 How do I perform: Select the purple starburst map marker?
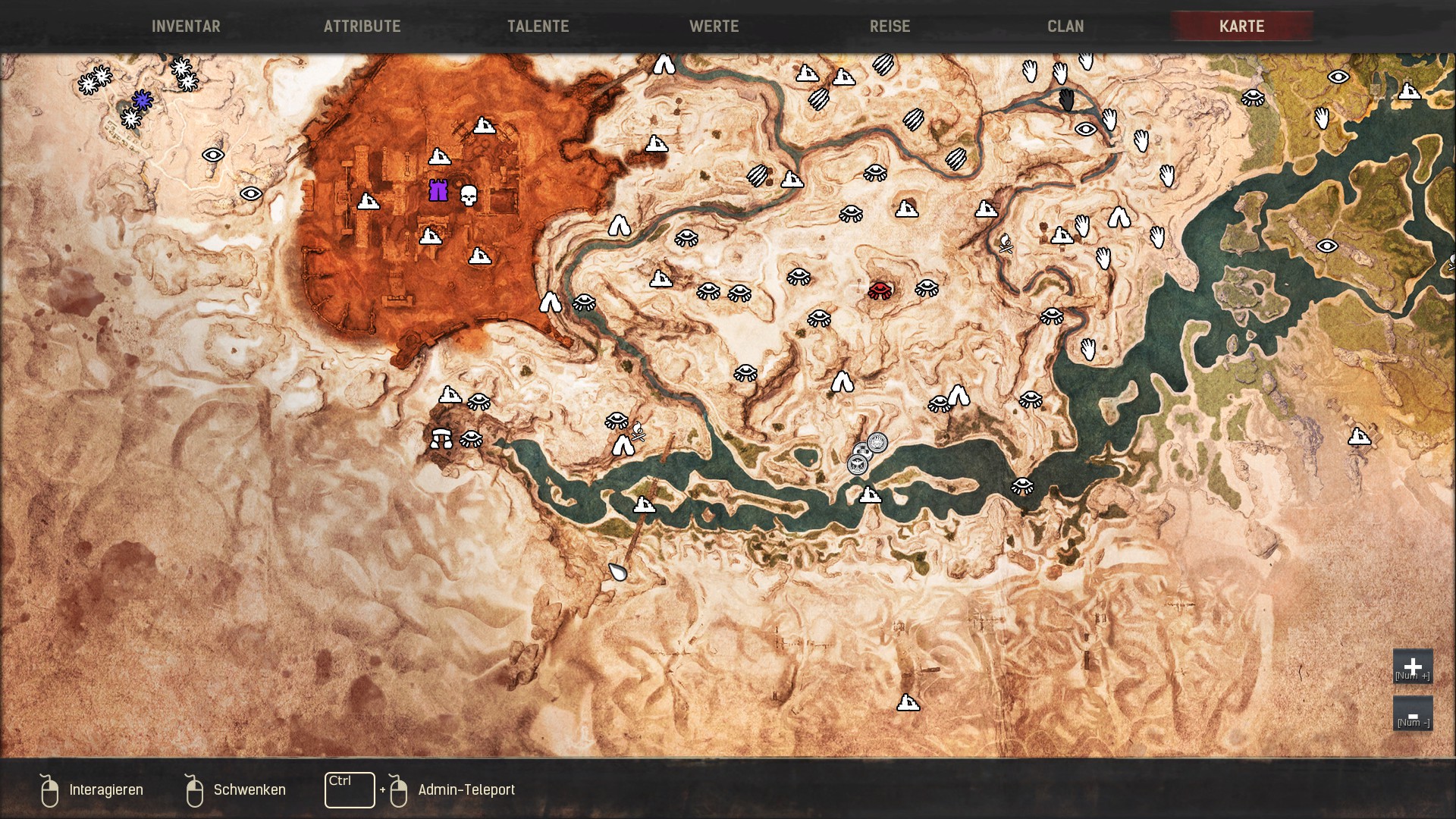coord(142,99)
